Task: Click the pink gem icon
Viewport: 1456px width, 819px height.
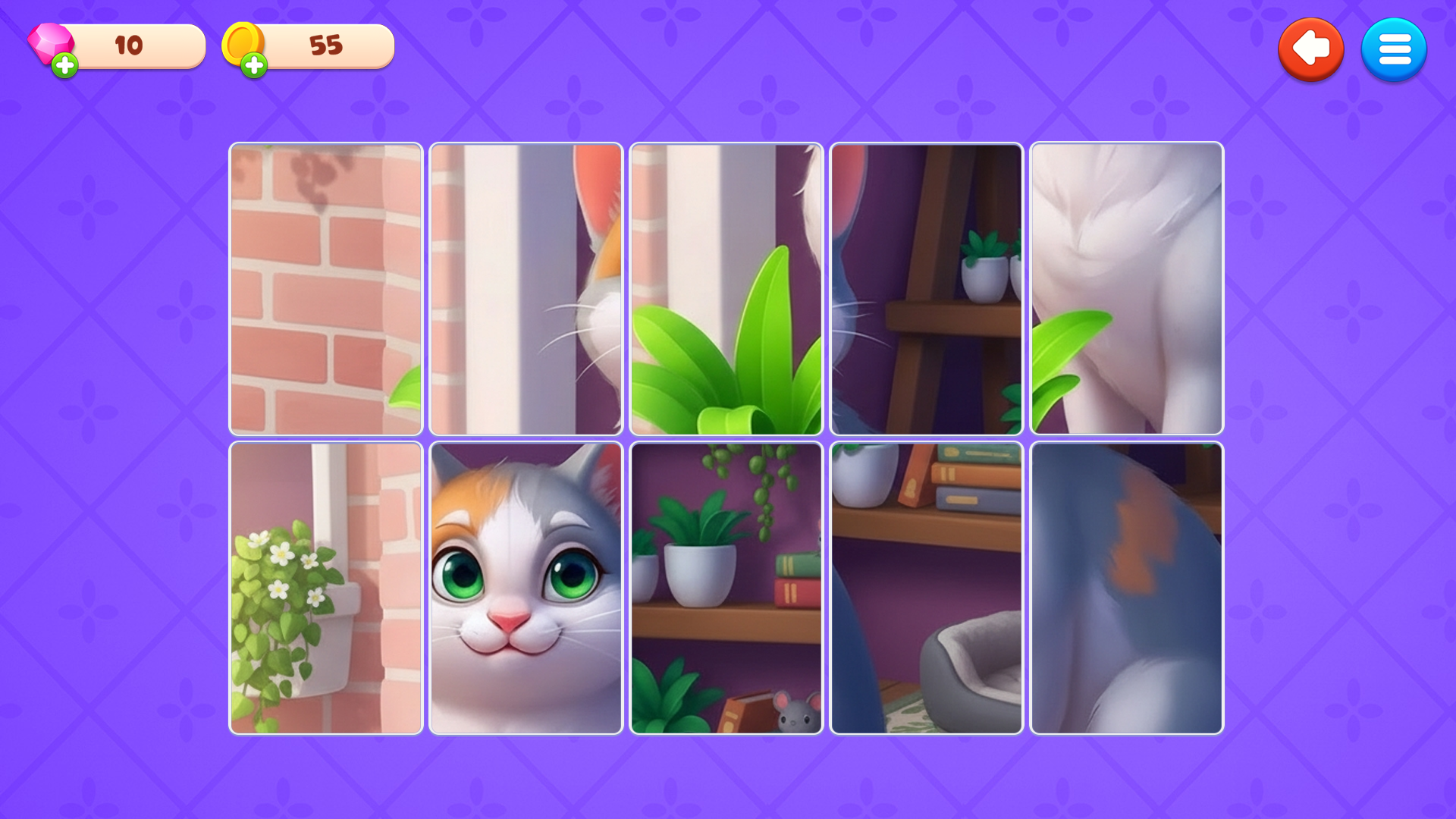Action: pos(47,42)
